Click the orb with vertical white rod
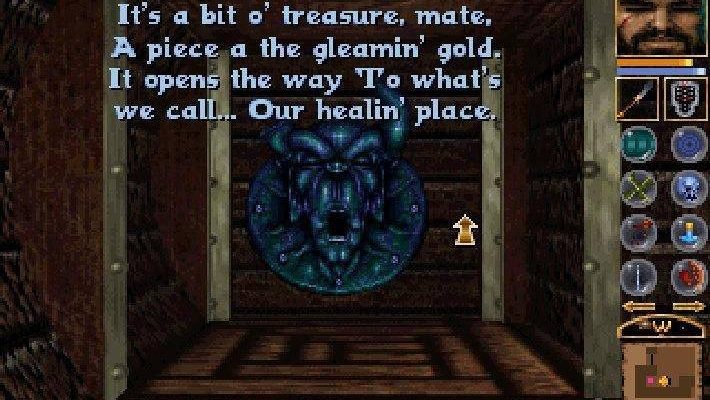Image resolution: width=710 pixels, height=400 pixels. point(638,275)
